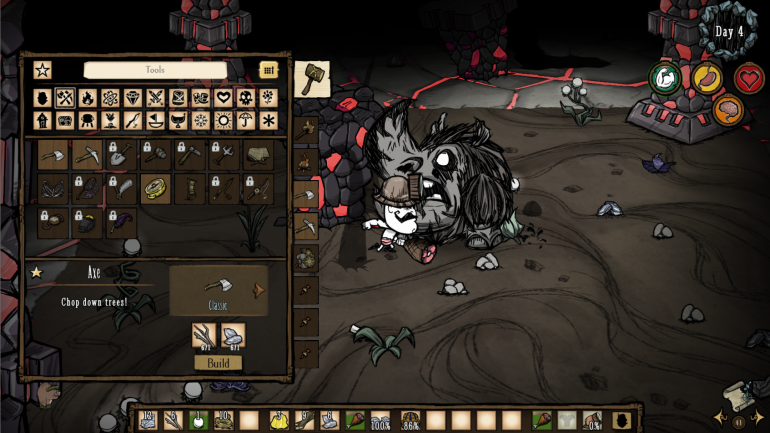Favorite the Axe recipe with its star

click(x=37, y=271)
